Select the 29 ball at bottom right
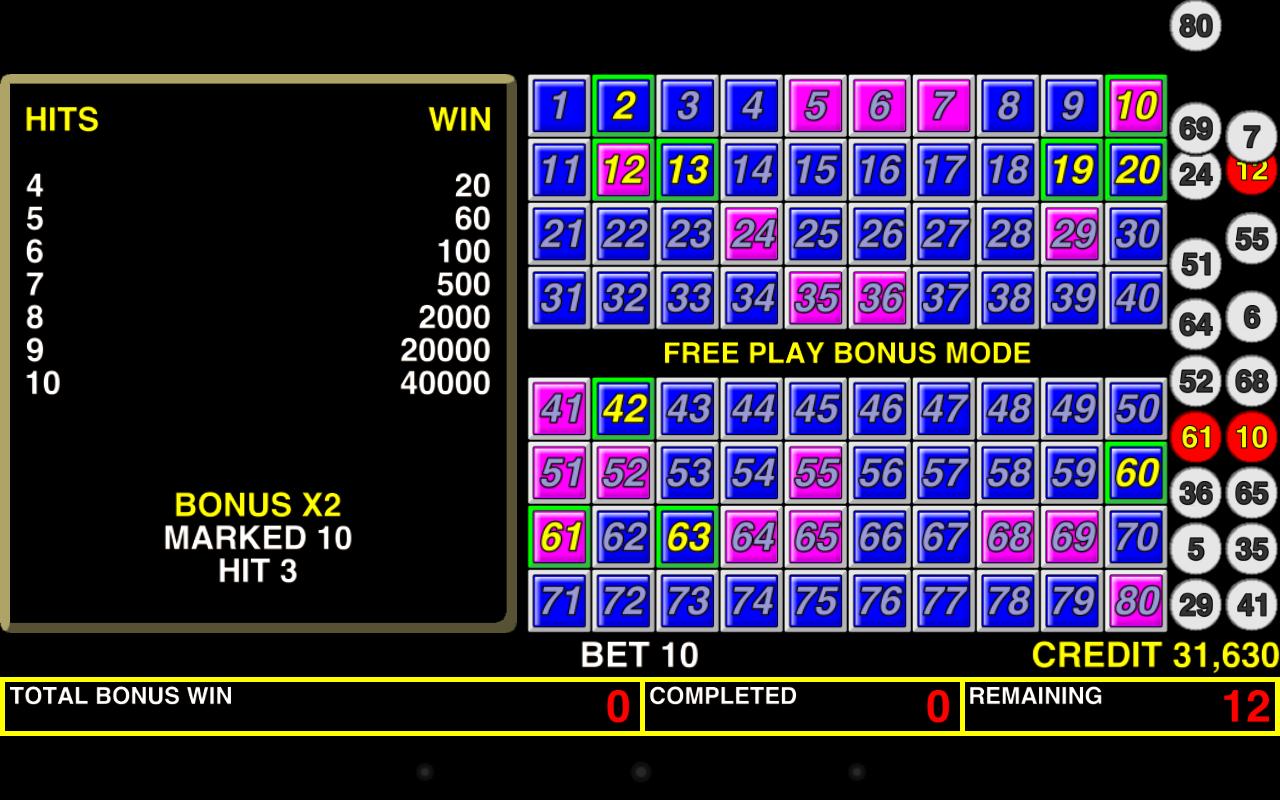This screenshot has width=1280, height=800. tap(1193, 605)
